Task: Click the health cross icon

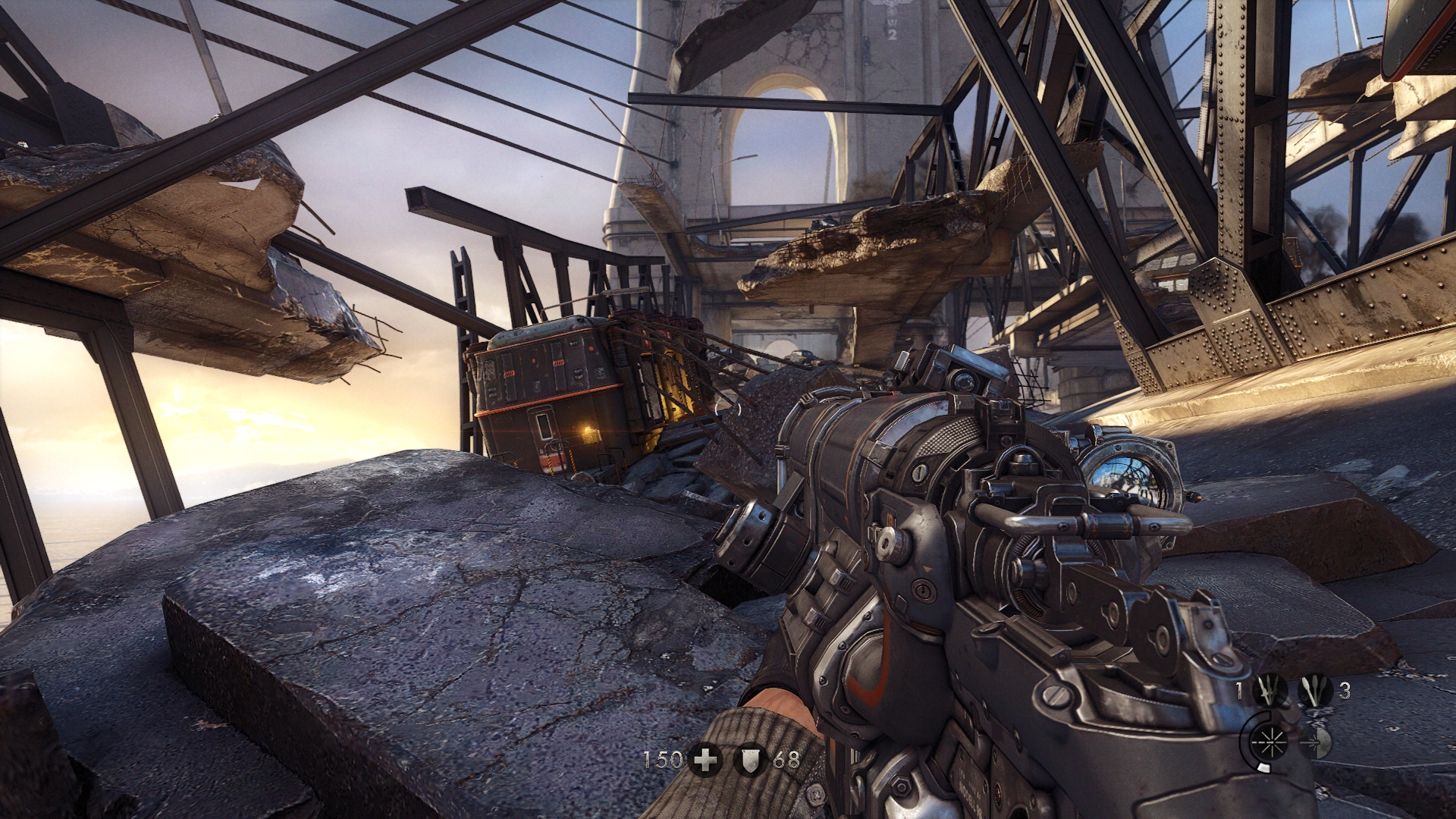Action: 705,759
